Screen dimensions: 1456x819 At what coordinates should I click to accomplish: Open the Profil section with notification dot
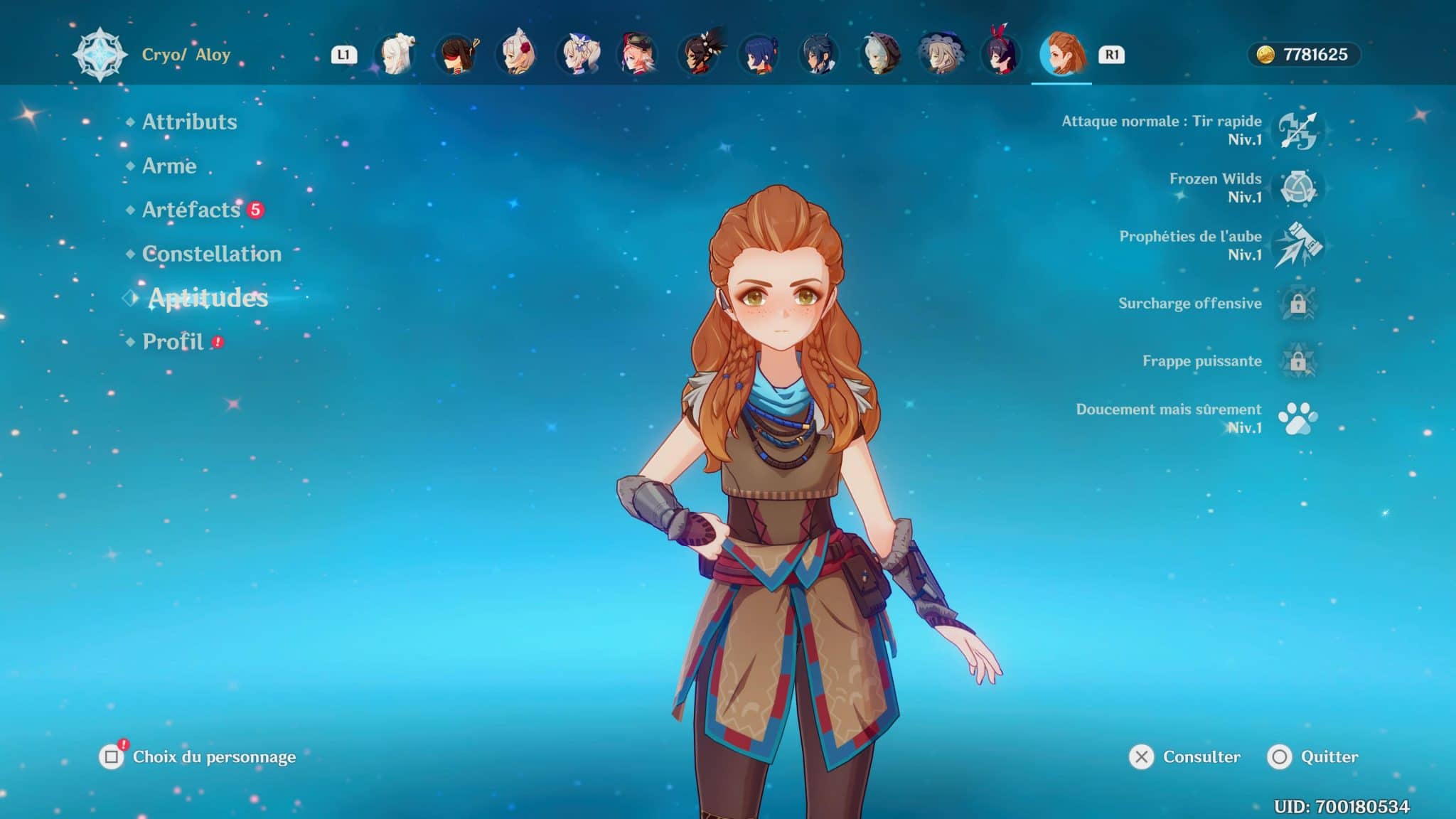173,342
